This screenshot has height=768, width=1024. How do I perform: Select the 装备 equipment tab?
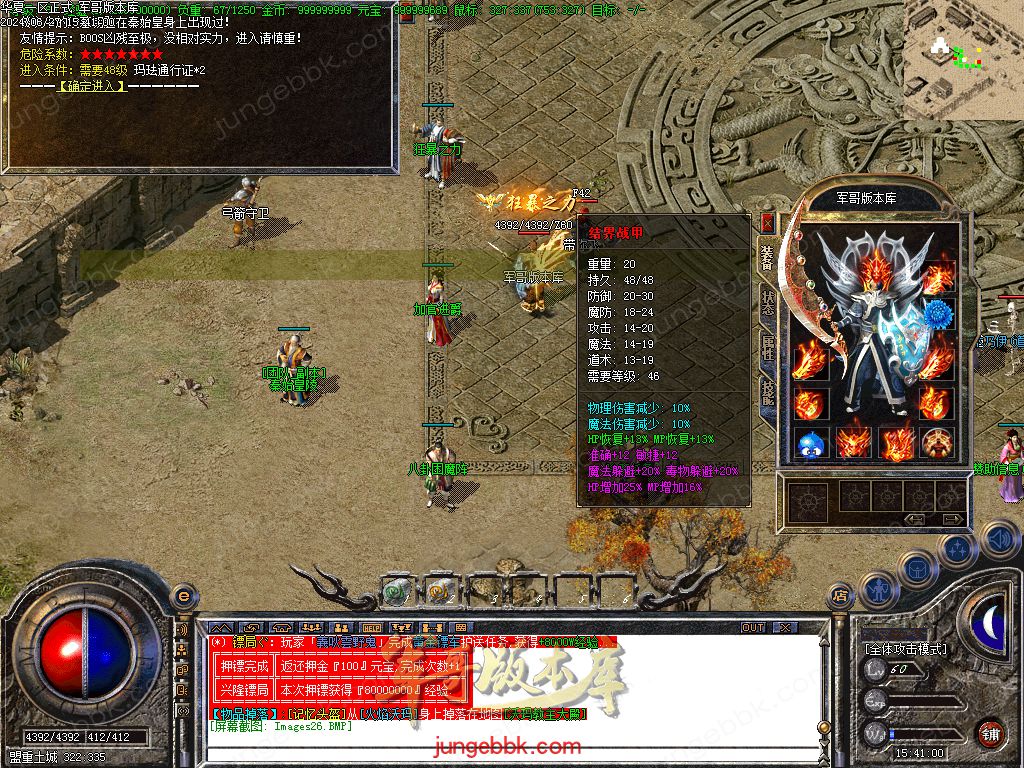click(767, 258)
